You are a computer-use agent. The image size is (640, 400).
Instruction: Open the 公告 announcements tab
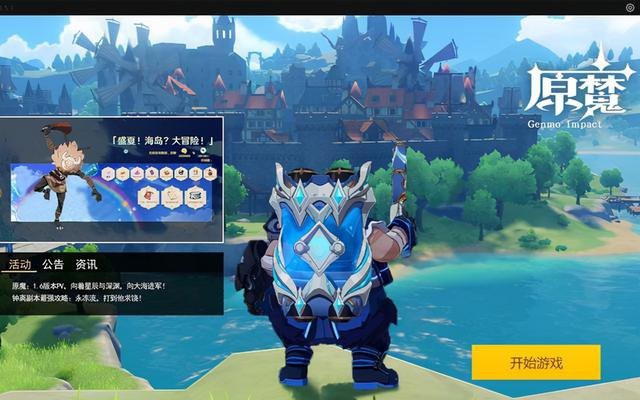[x=53, y=265]
